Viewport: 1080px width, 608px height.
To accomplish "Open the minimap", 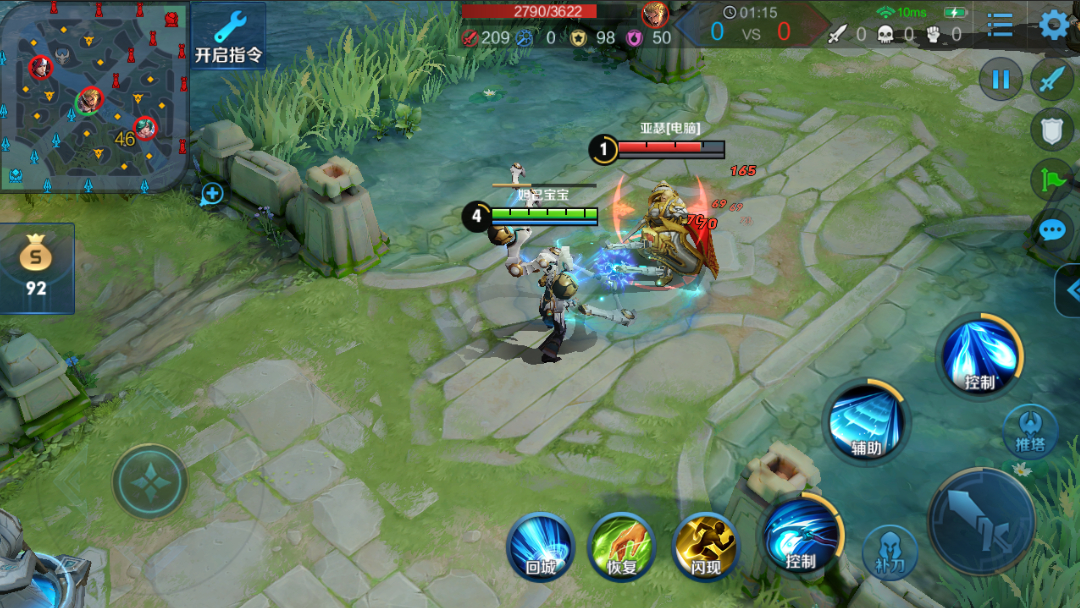I will (94, 96).
